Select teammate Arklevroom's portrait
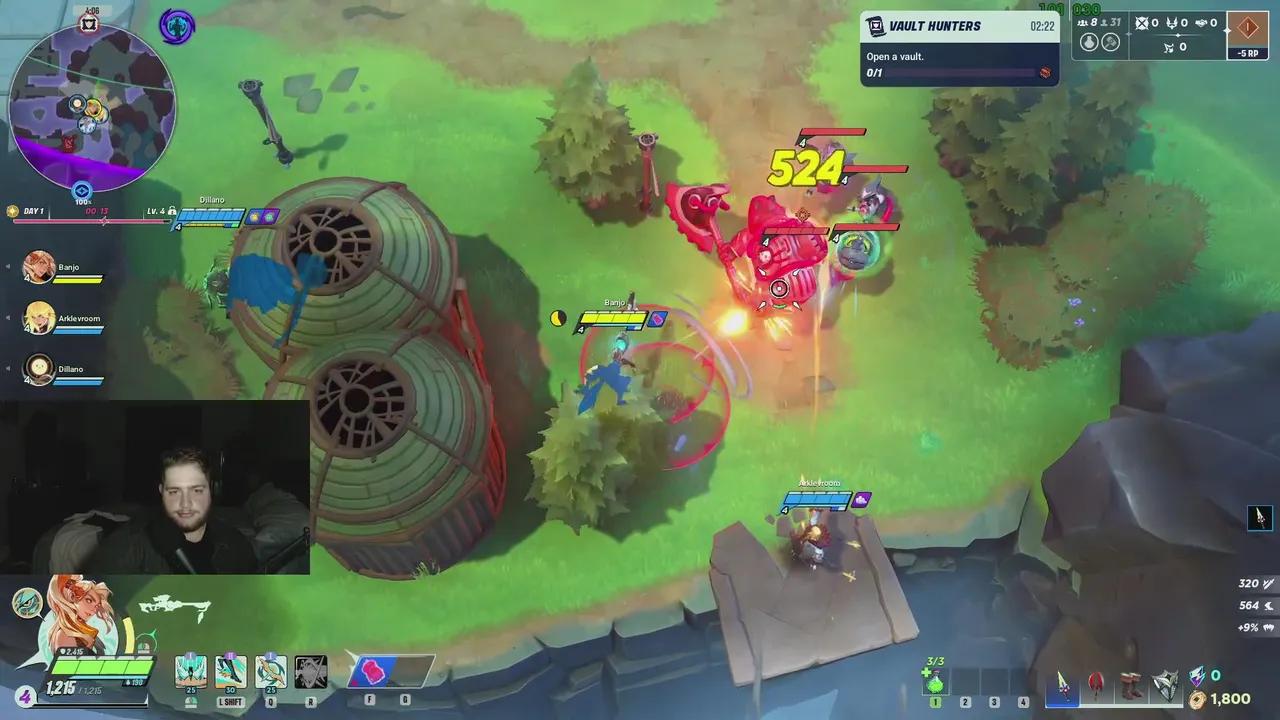Screen dimensions: 1280x720 39,318
